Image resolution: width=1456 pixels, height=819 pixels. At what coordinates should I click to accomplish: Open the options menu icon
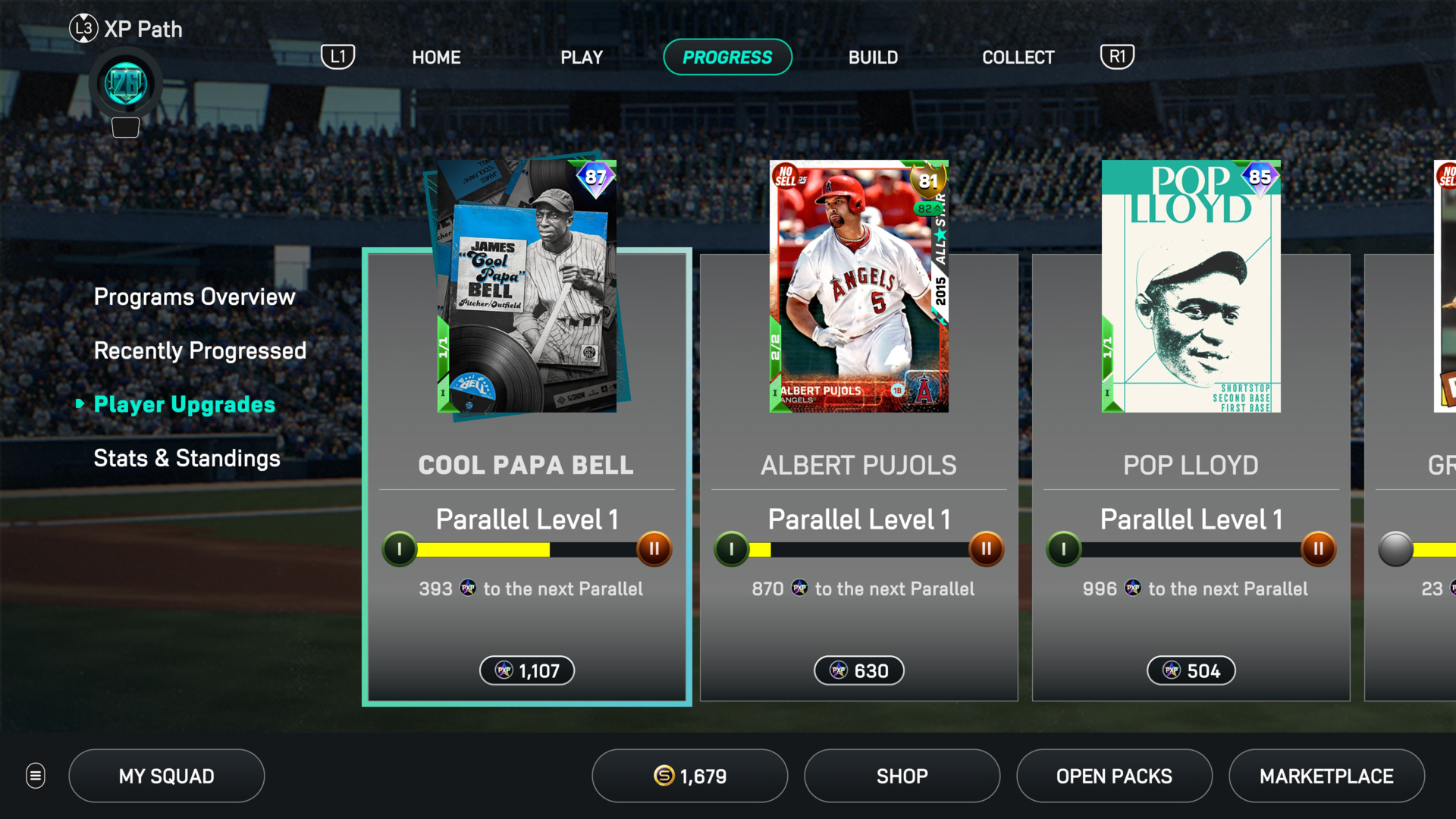coord(36,776)
